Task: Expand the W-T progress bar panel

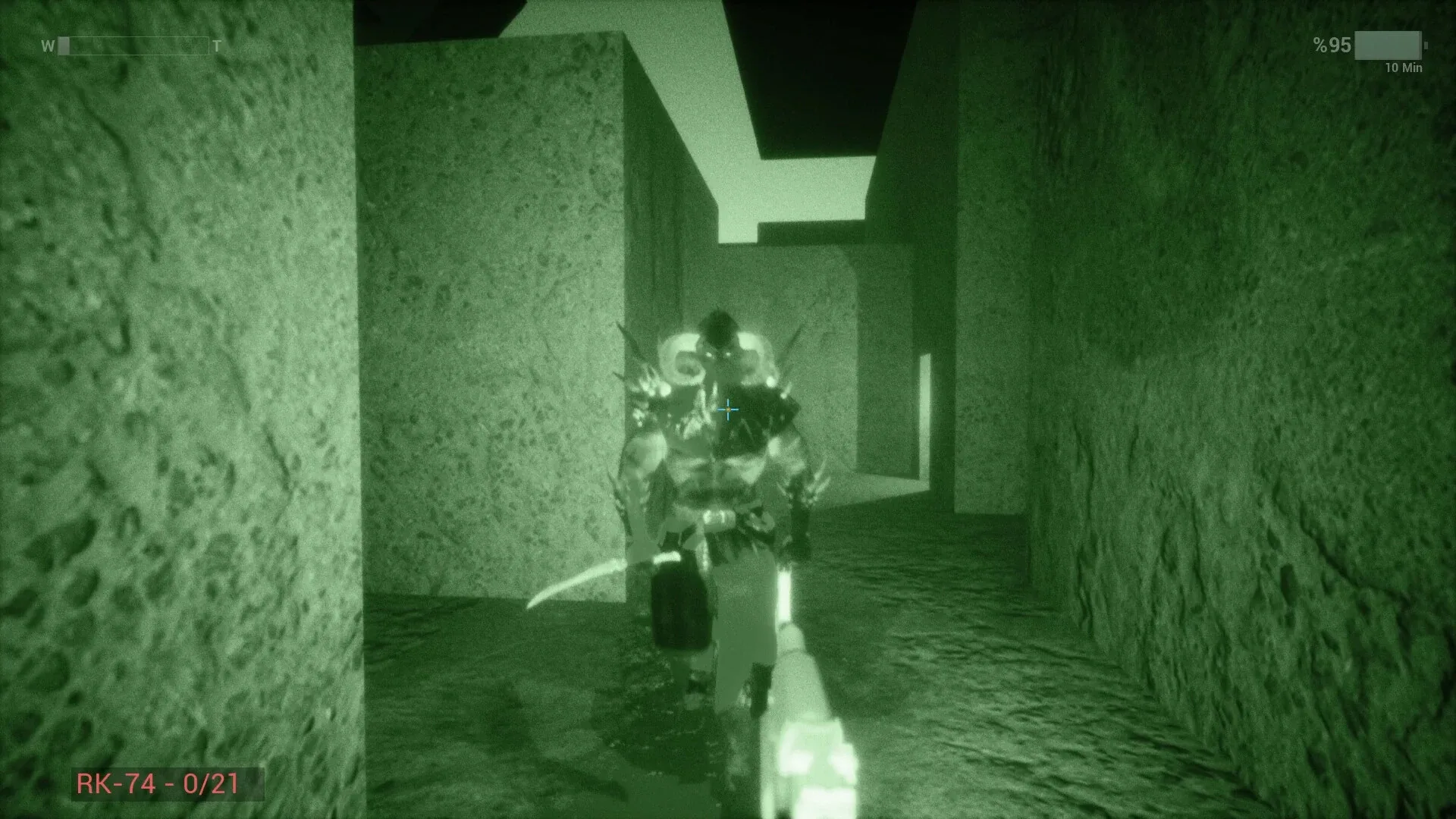Action: [x=133, y=45]
